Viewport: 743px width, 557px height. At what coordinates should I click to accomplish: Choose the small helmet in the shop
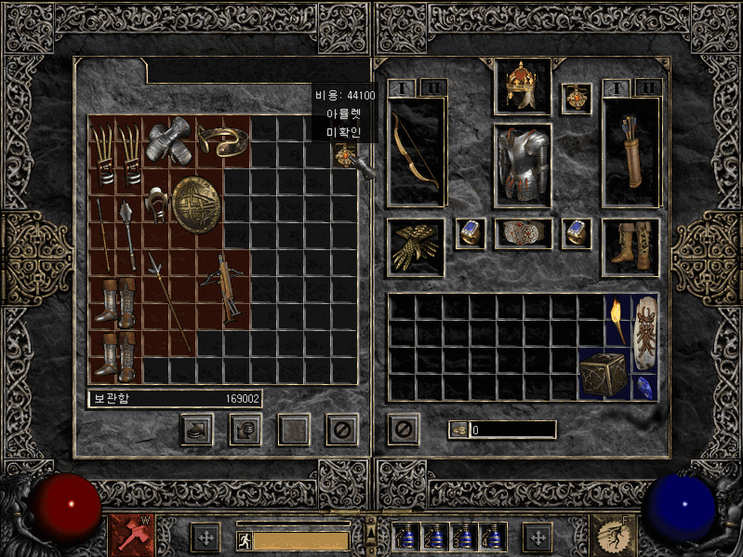[x=158, y=204]
